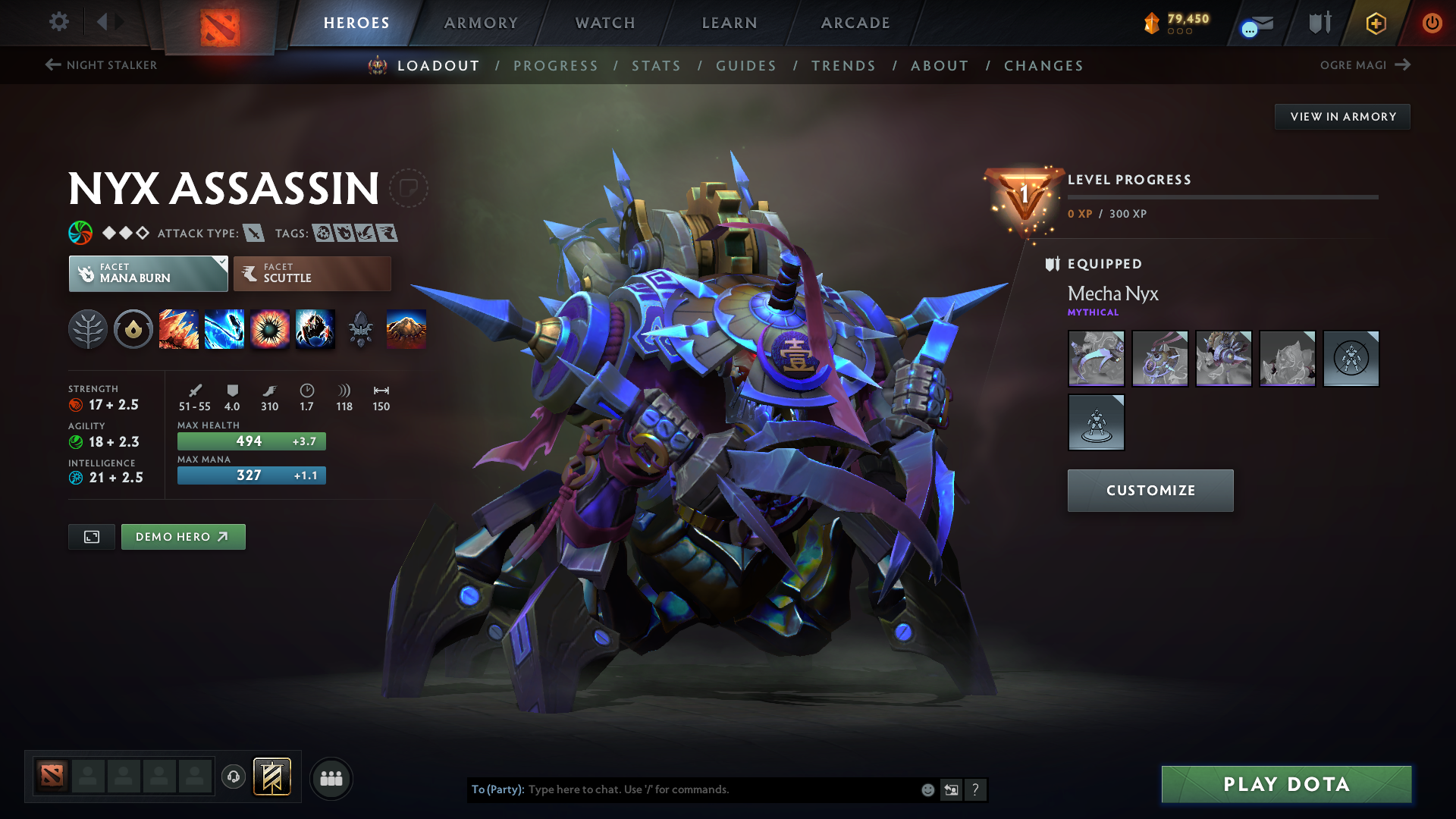Viewport: 1456px width, 819px height.
Task: Click the power button to exit Dota
Action: [x=1433, y=23]
